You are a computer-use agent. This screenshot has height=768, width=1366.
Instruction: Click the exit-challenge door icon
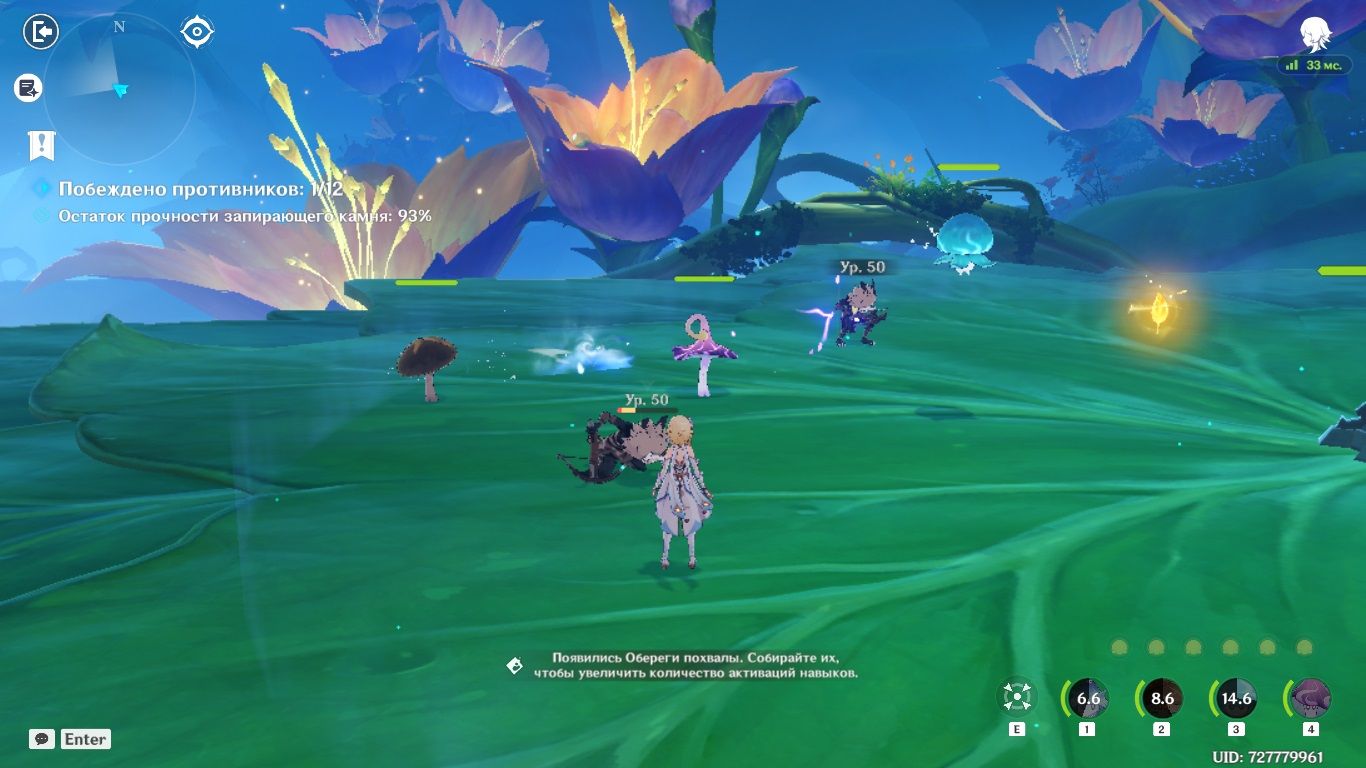41,32
